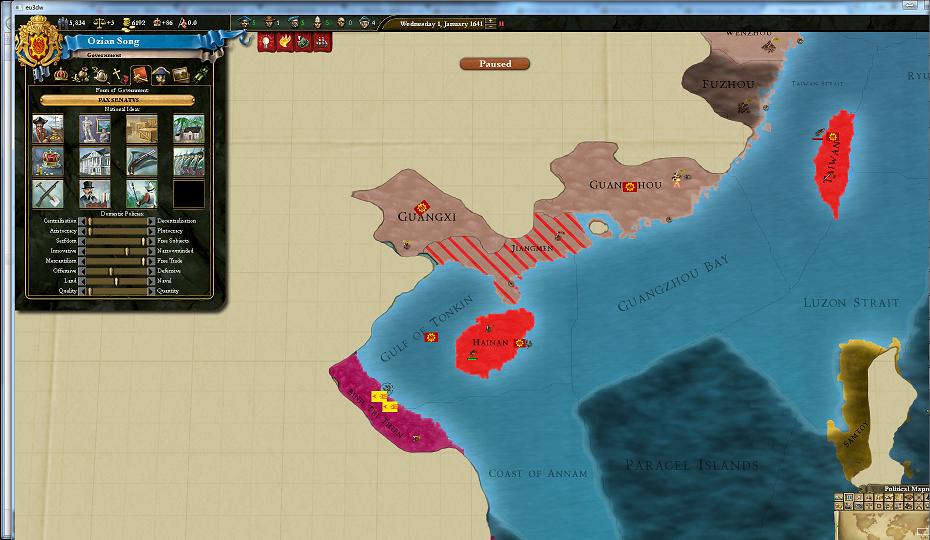The image size is (930, 540).
Task: Select the statue national idea
Action: [95, 129]
